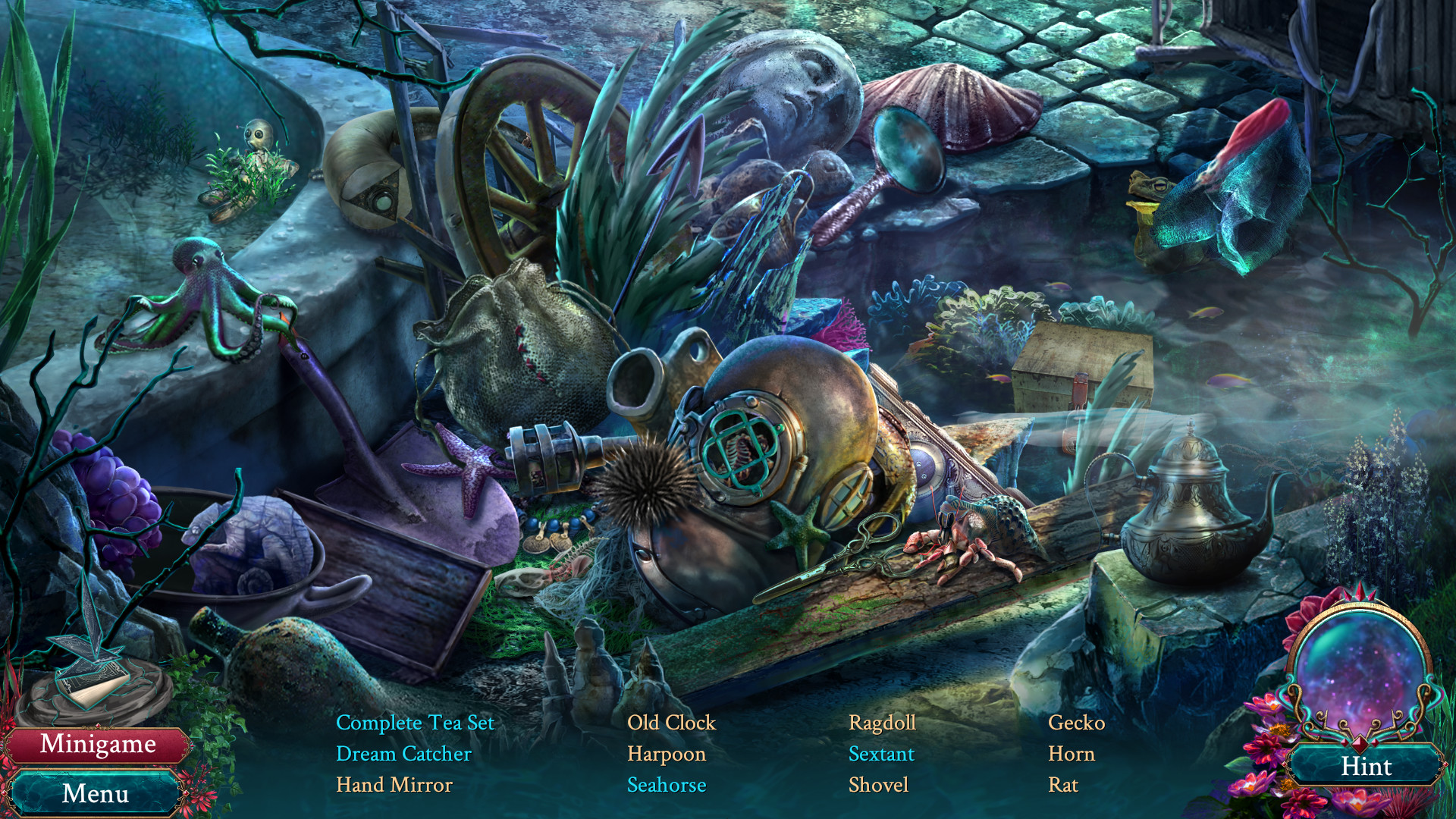Select 'Complete Tea Set' in the word list
Viewport: 1456px width, 819px height.
(x=415, y=723)
